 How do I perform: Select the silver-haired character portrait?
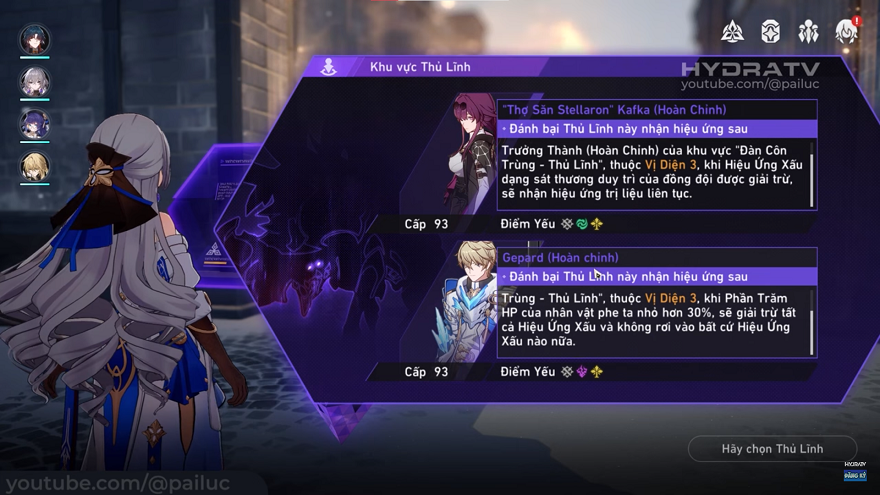coord(35,81)
